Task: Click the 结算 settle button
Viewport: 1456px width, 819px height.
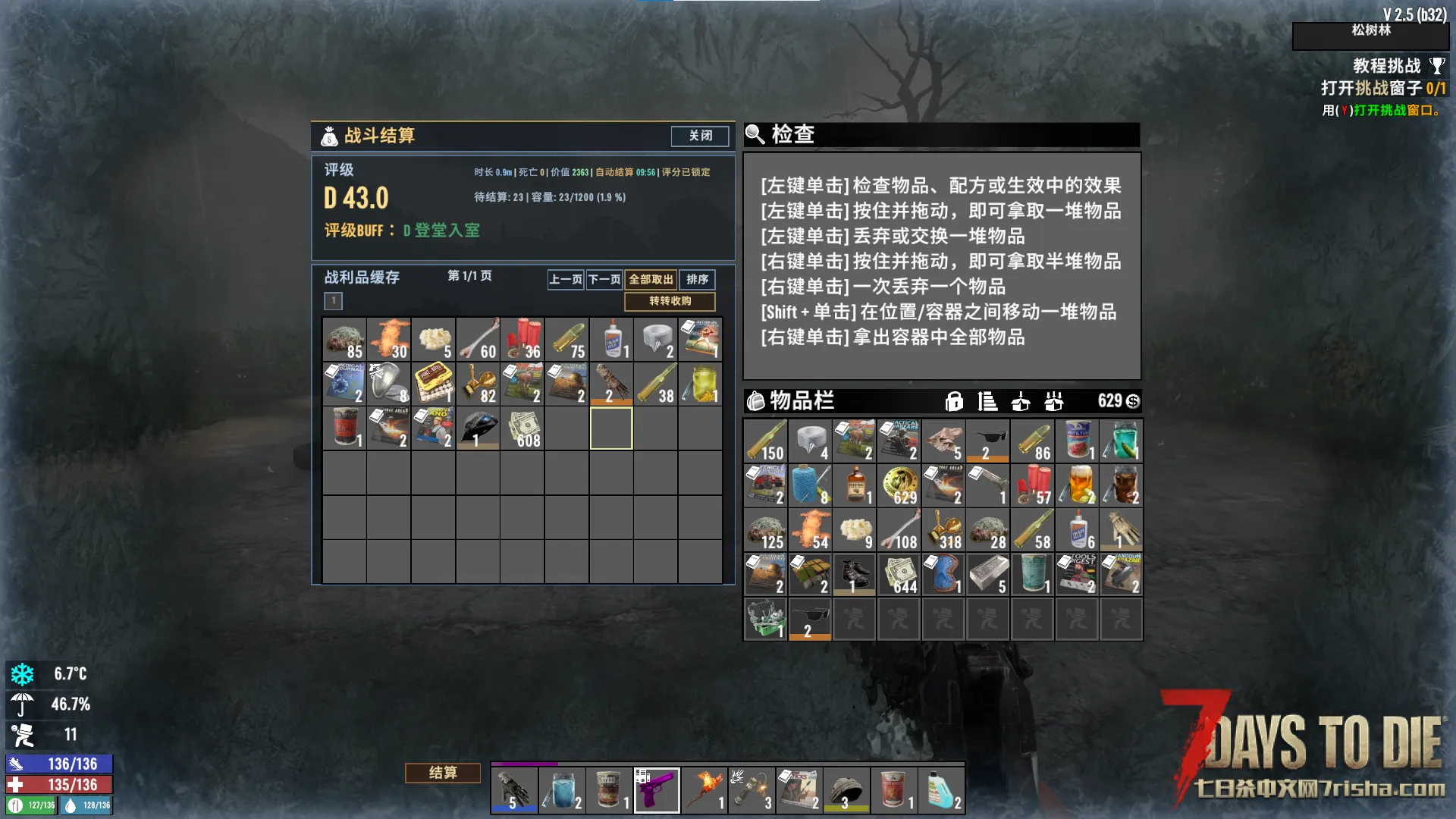Action: click(443, 773)
